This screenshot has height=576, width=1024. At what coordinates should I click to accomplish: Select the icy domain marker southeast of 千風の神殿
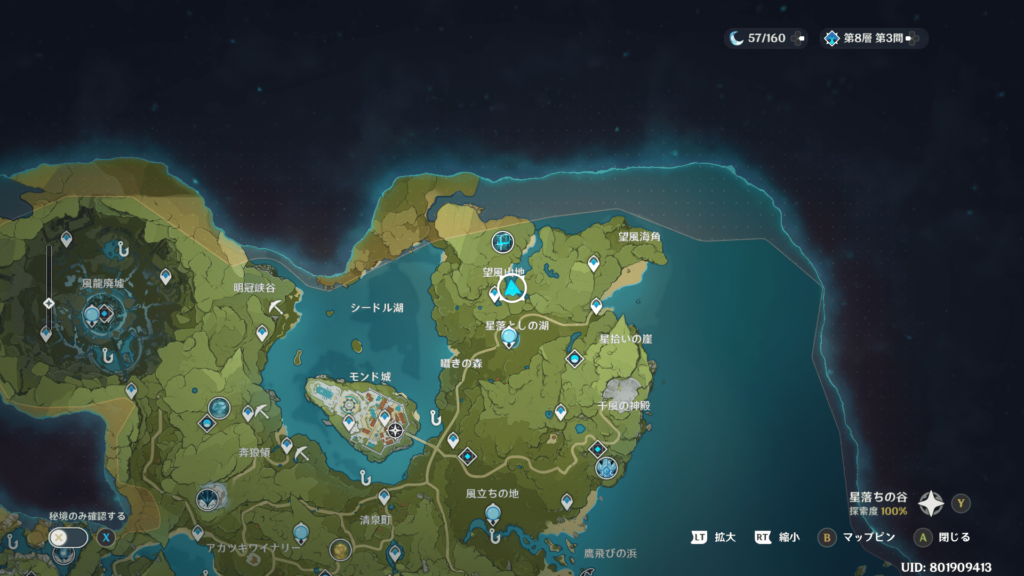click(606, 467)
